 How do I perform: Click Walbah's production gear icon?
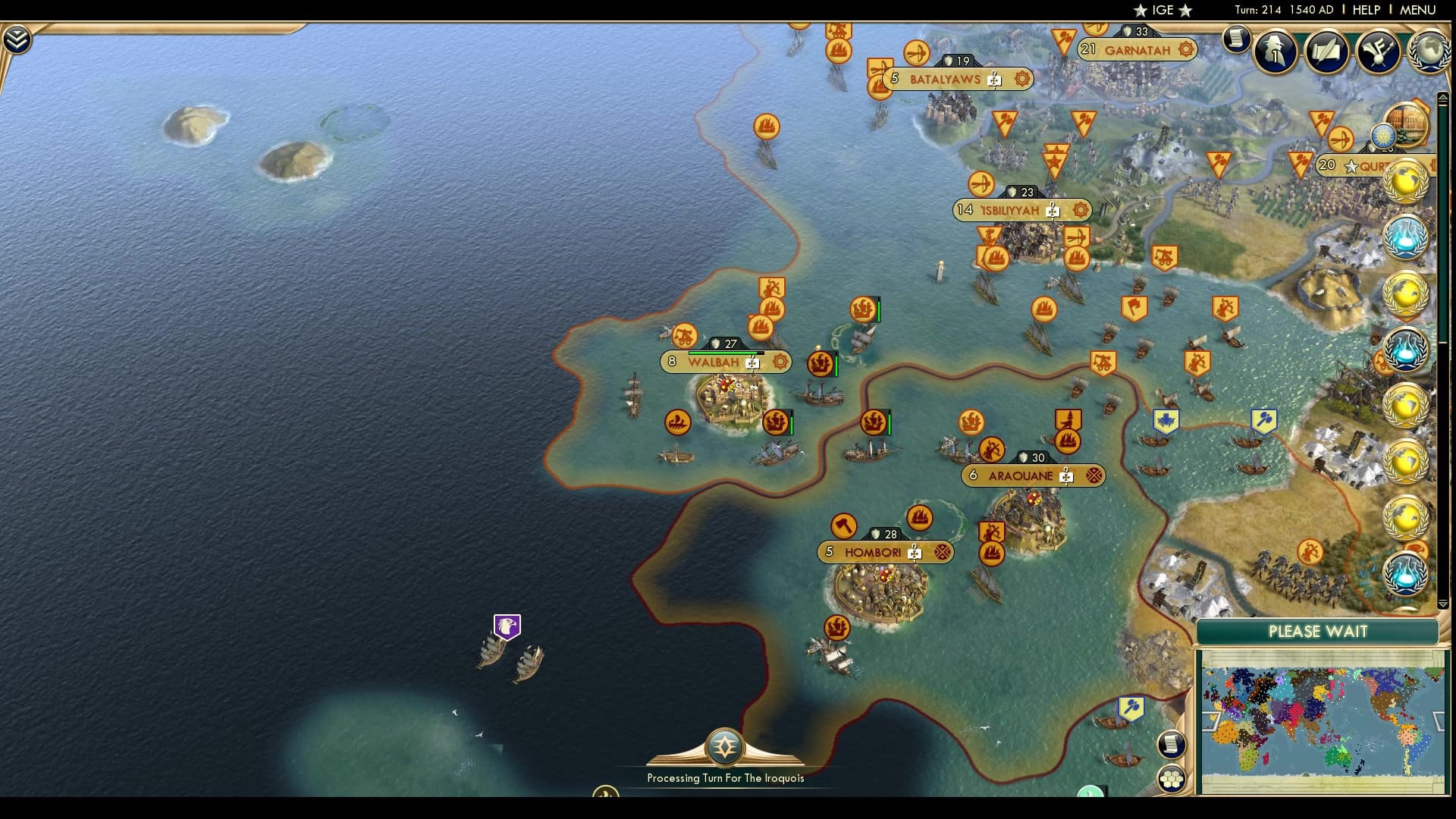coord(779,362)
